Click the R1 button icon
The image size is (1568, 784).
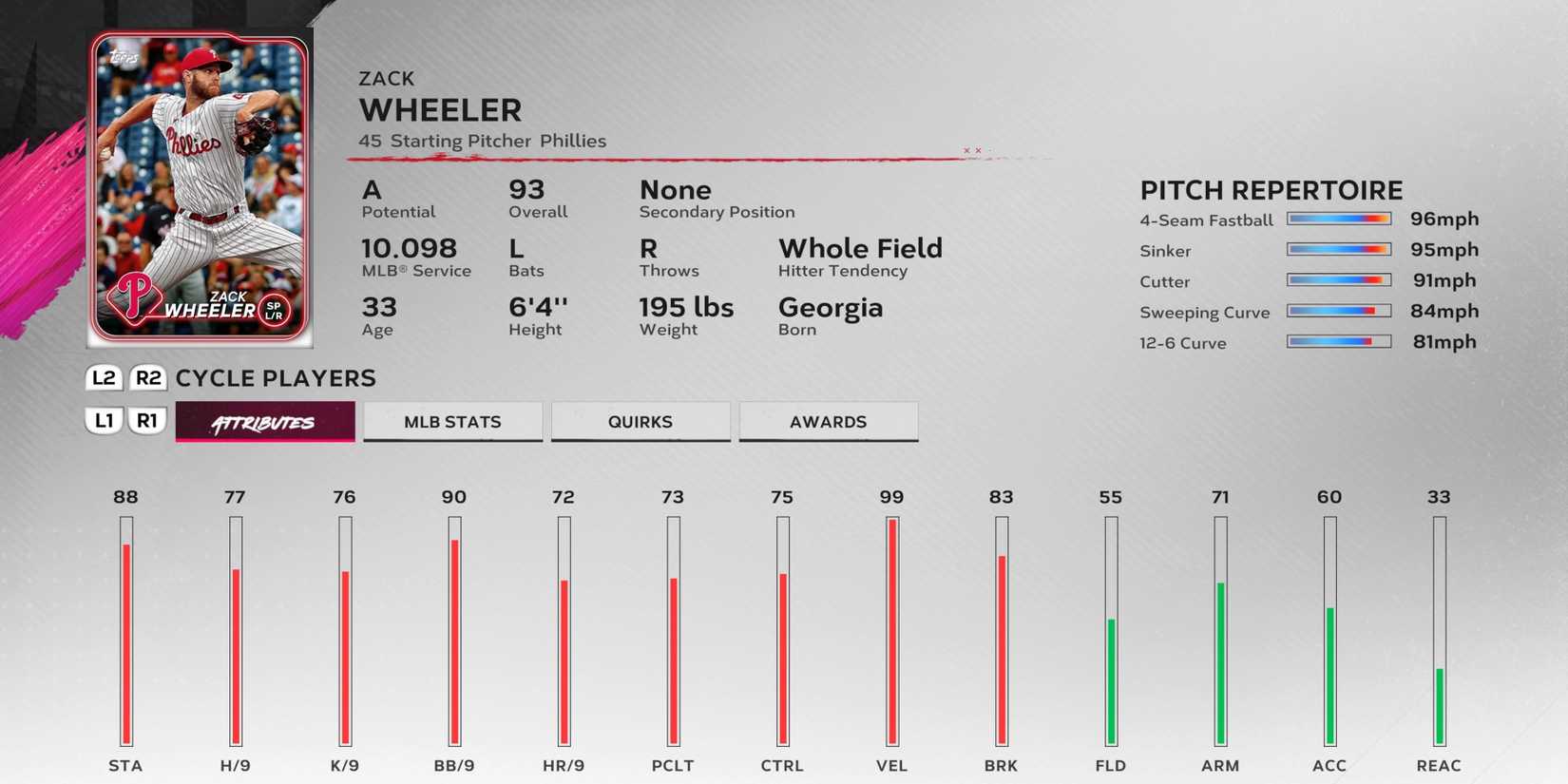(x=147, y=419)
